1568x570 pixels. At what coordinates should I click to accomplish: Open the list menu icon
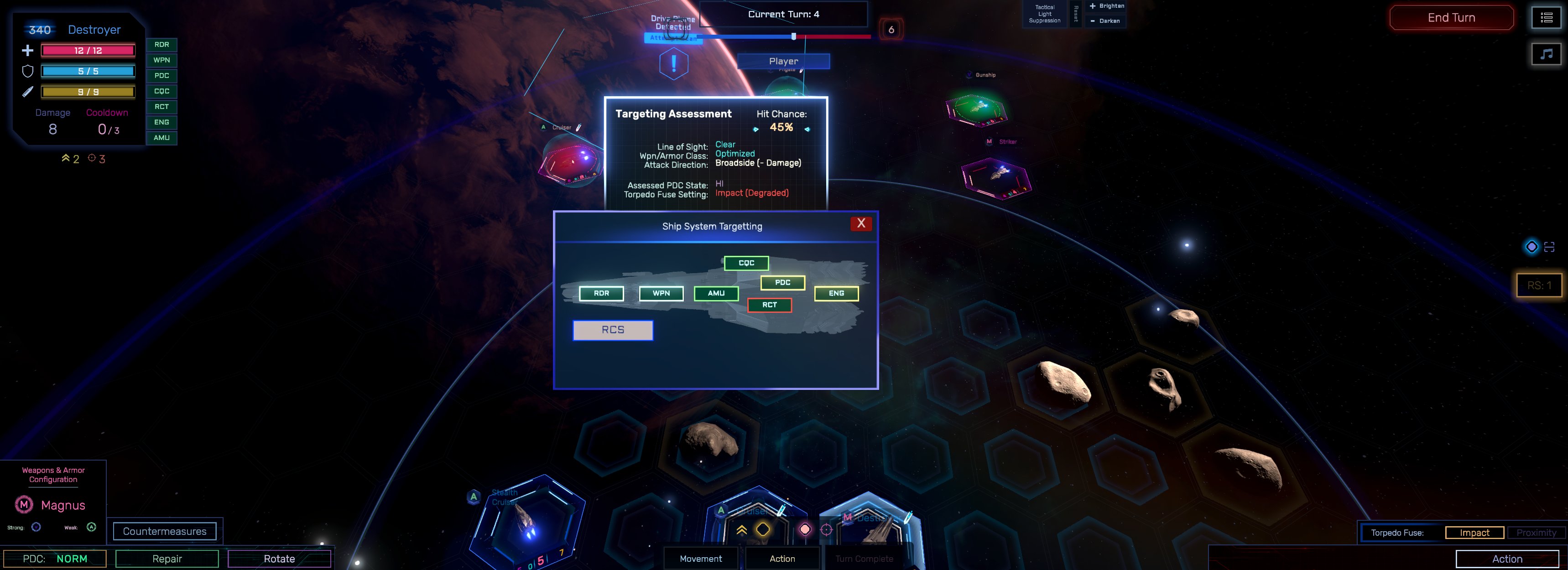click(1546, 18)
